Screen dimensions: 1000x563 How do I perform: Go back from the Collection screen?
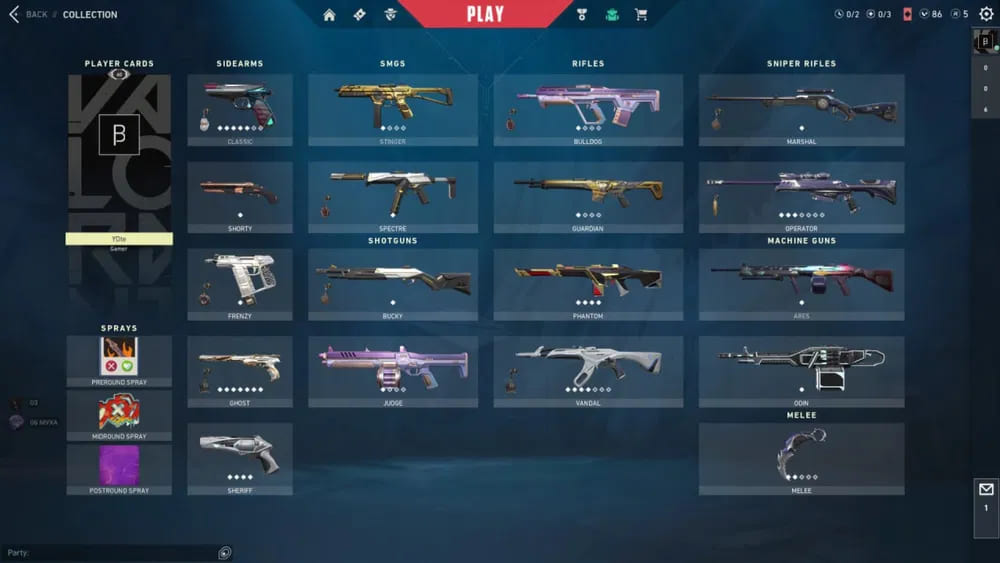click(x=28, y=14)
